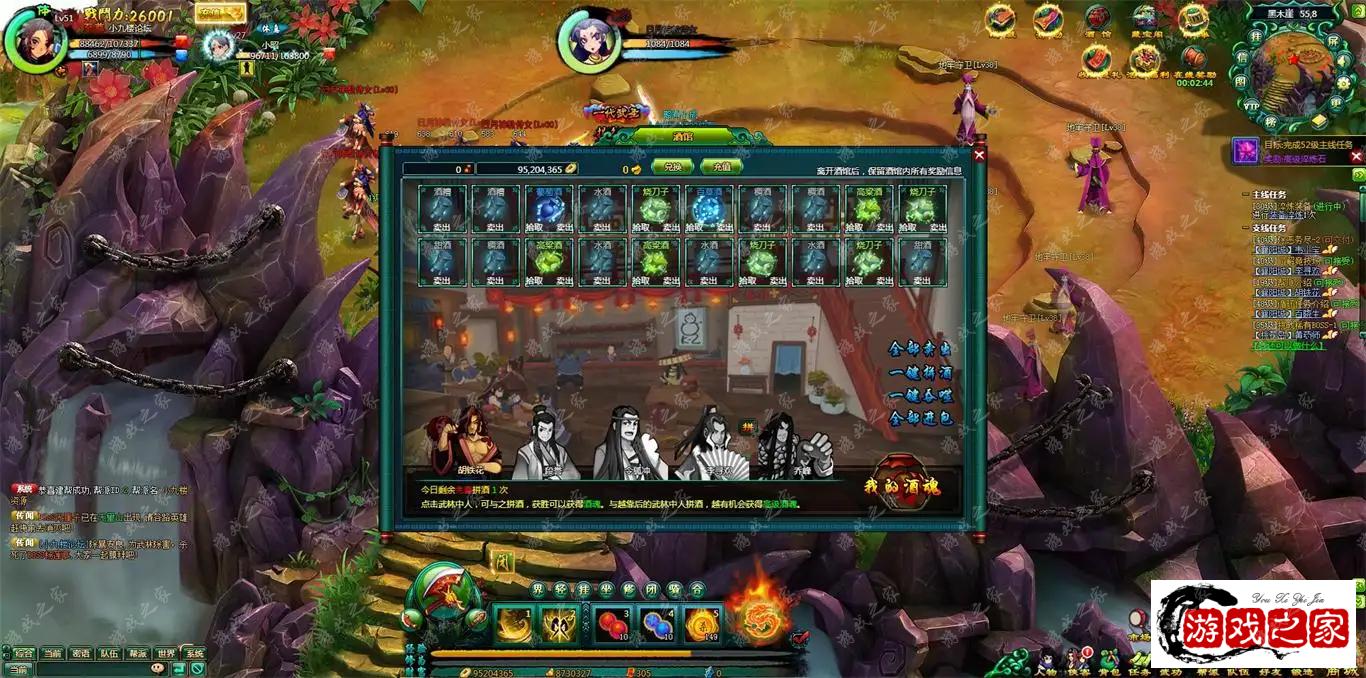Choose 全部卖出 to sell all wines
Image resolution: width=1366 pixels, height=678 pixels.
tap(920, 349)
